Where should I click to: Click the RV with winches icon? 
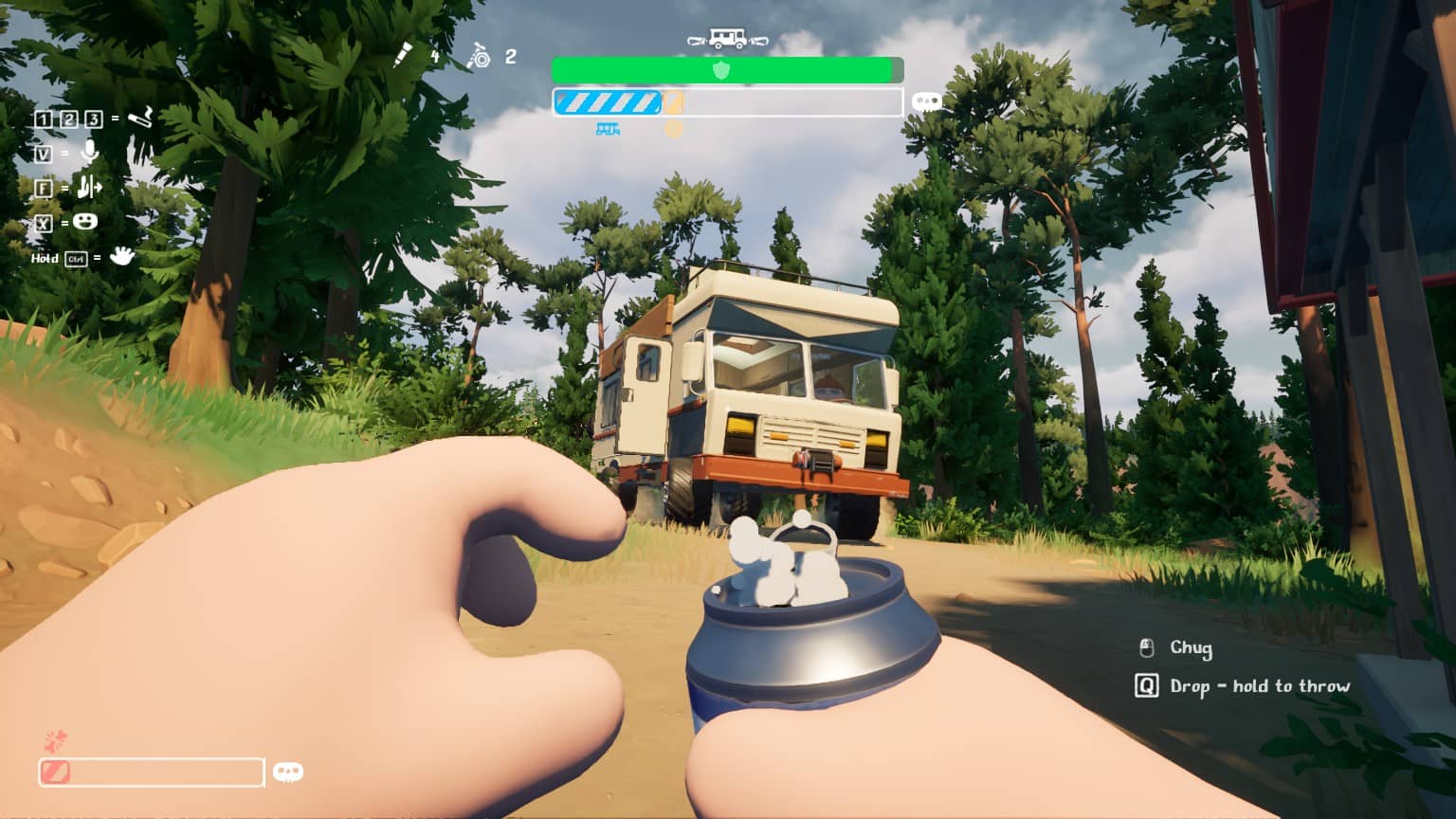[x=727, y=39]
